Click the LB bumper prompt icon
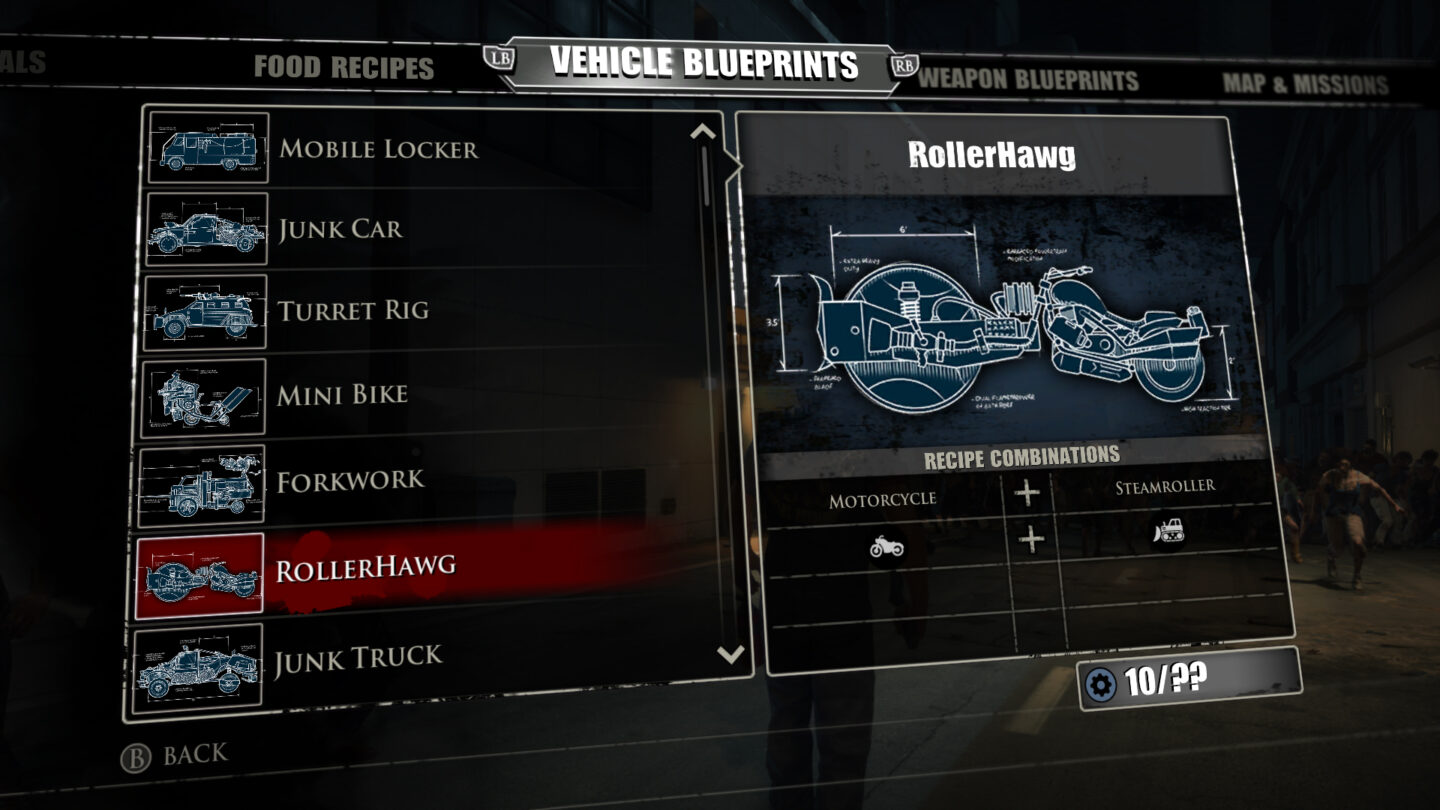 tap(500, 57)
